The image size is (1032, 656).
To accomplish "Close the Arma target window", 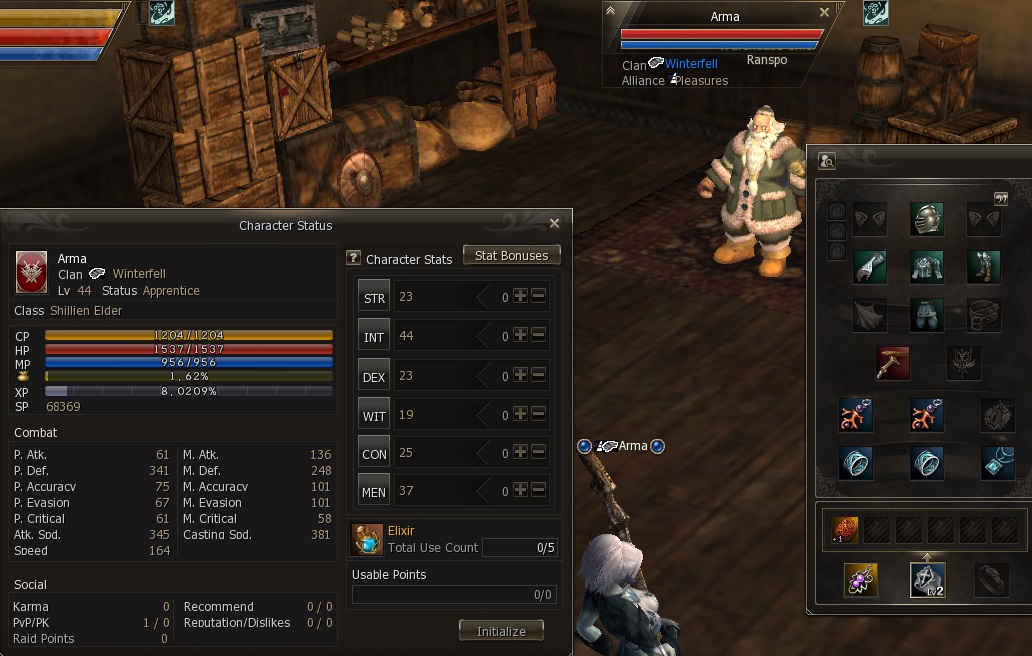I will pos(824,12).
